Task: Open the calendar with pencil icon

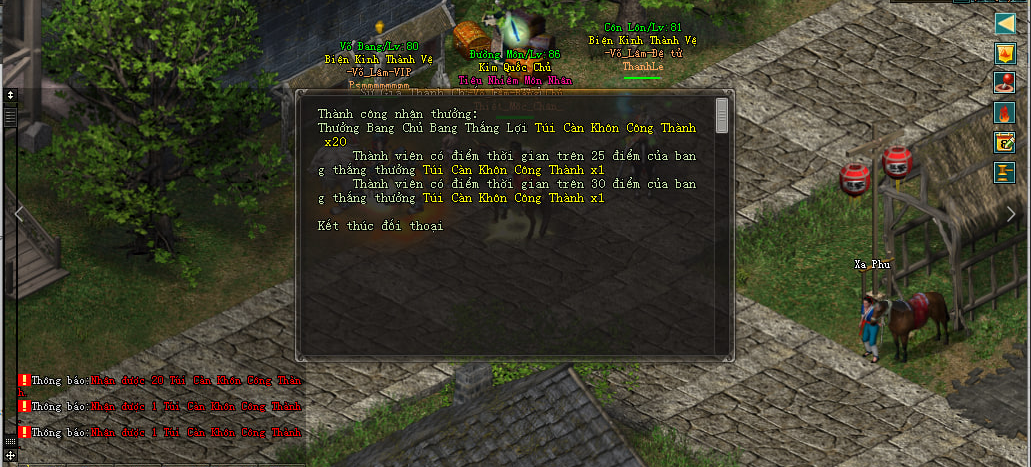Action: click(1005, 142)
